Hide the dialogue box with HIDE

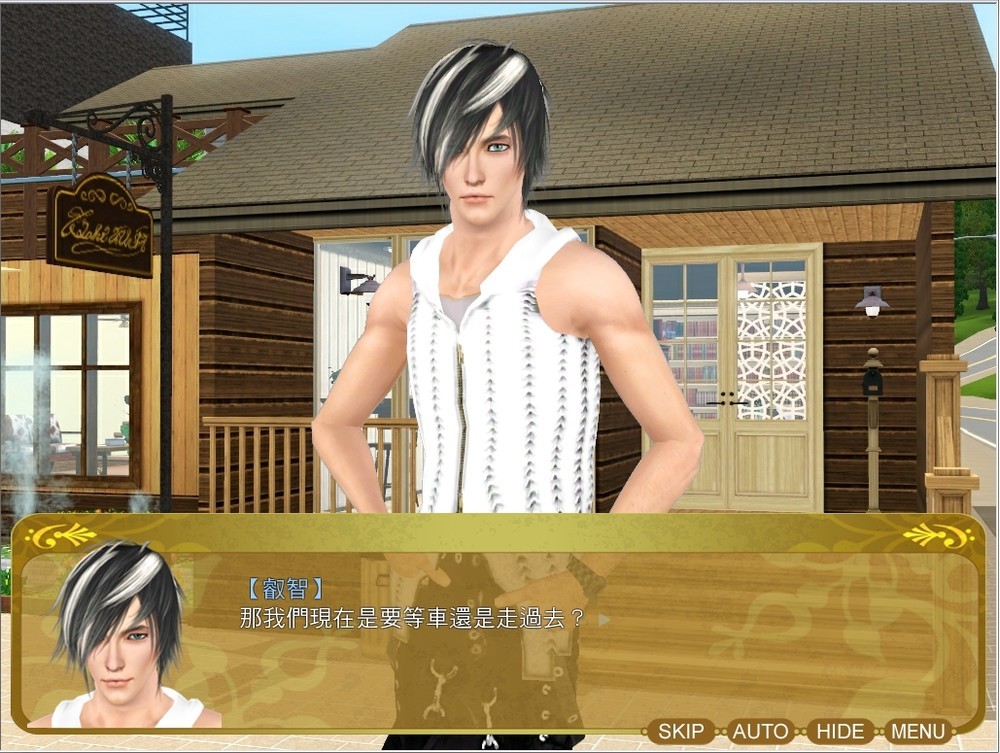point(840,731)
